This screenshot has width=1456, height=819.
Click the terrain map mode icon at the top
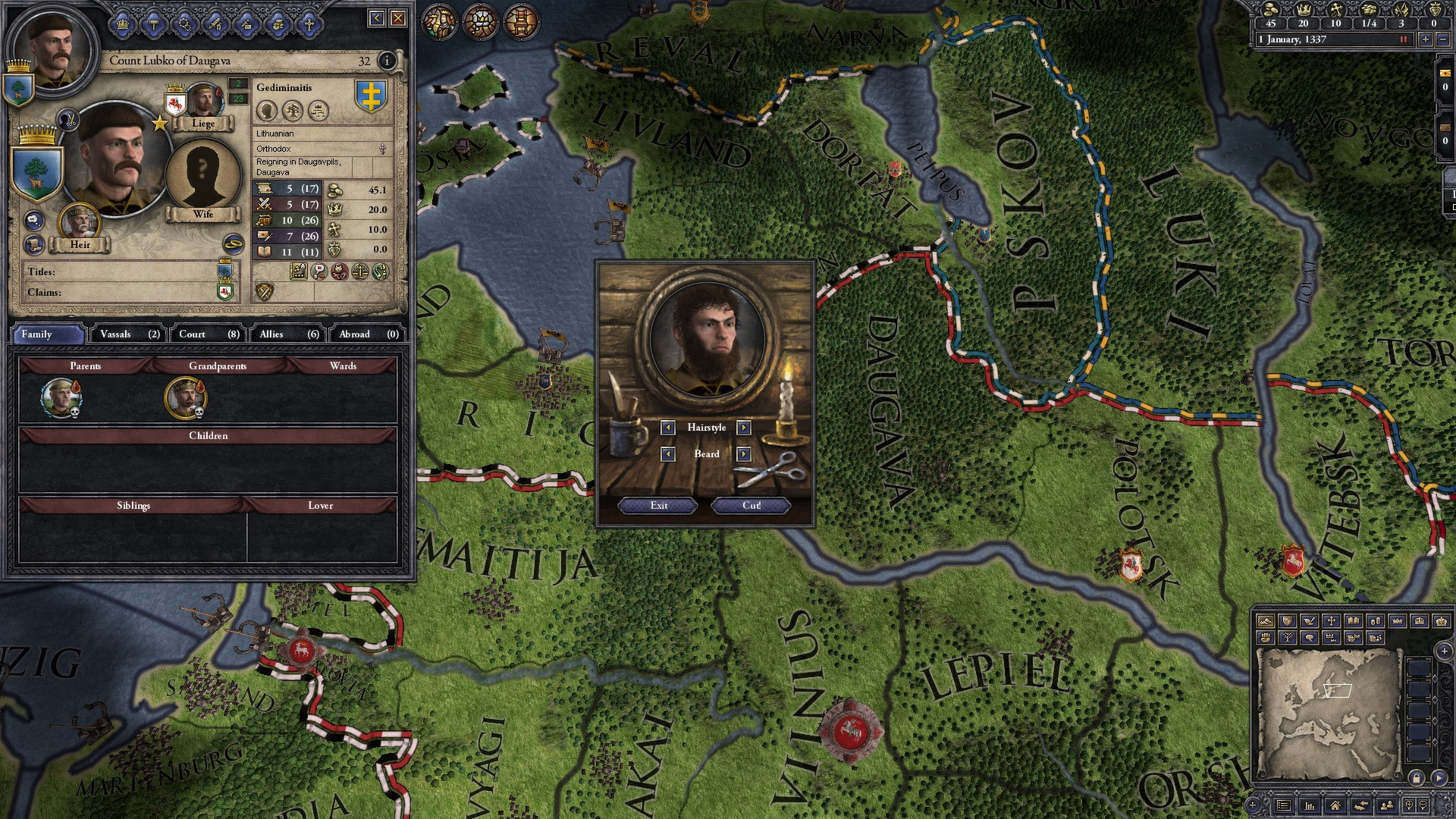point(1267,622)
